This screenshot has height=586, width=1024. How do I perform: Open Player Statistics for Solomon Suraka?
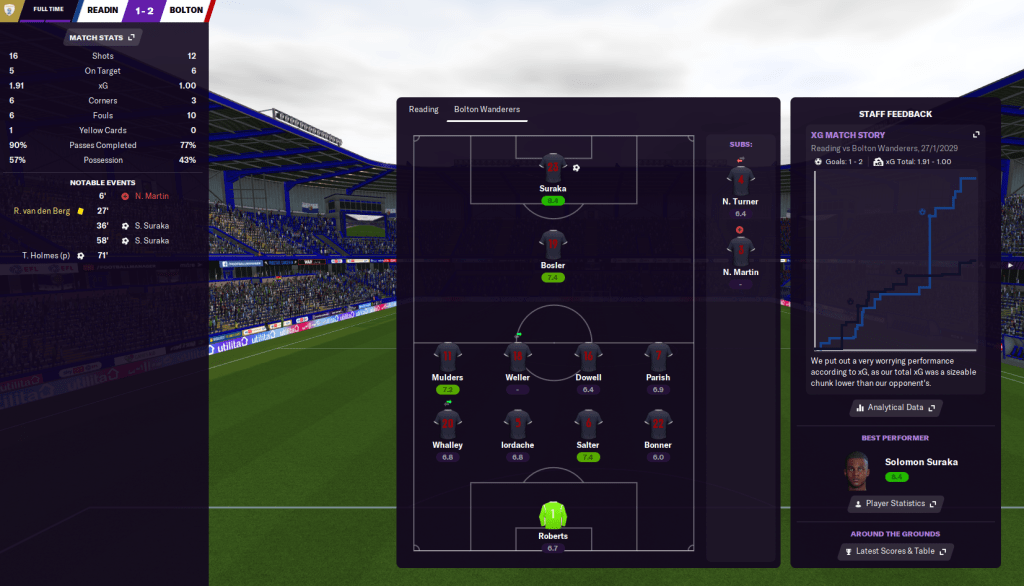(x=896, y=504)
